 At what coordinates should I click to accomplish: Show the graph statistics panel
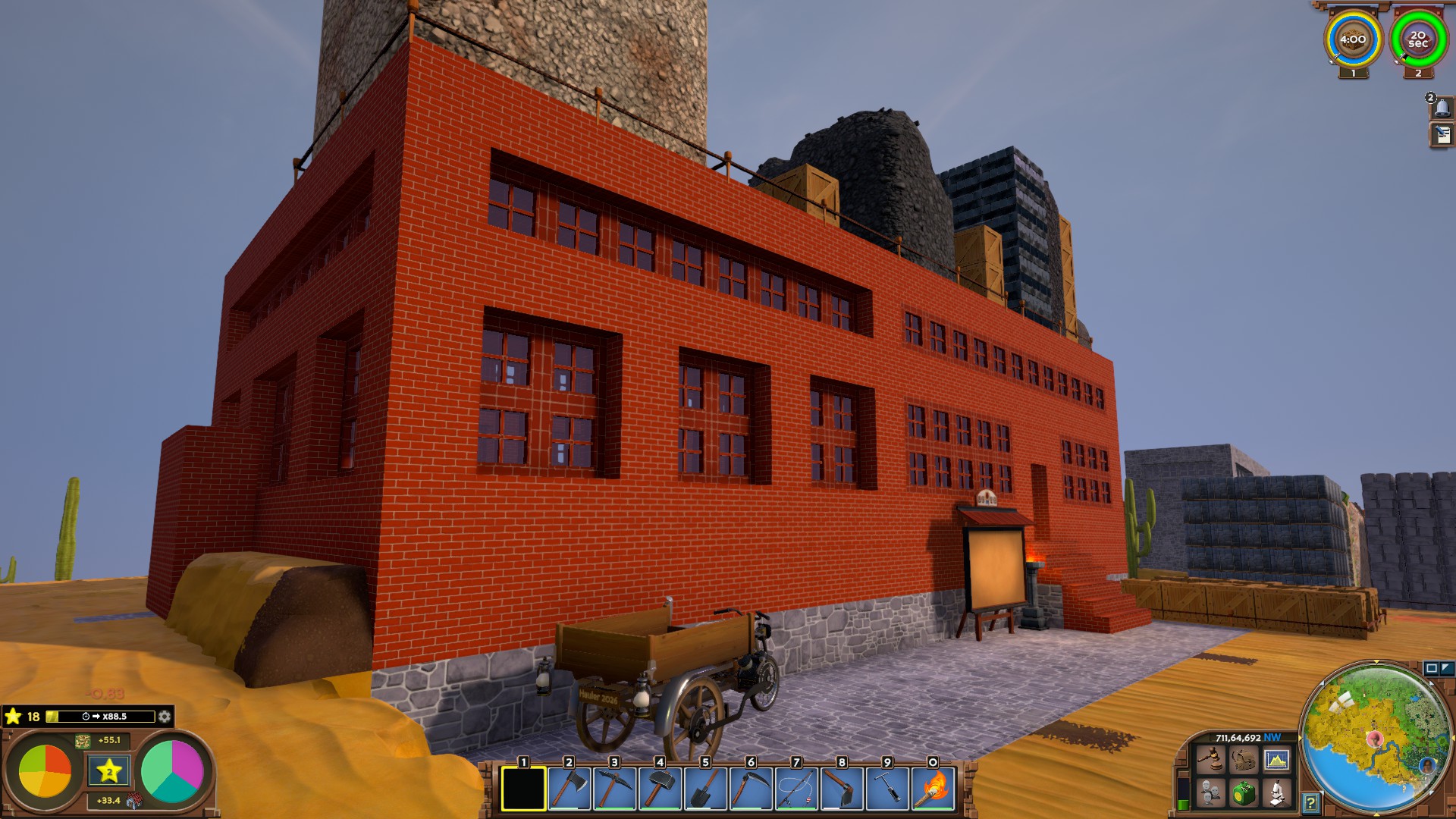[1277, 759]
